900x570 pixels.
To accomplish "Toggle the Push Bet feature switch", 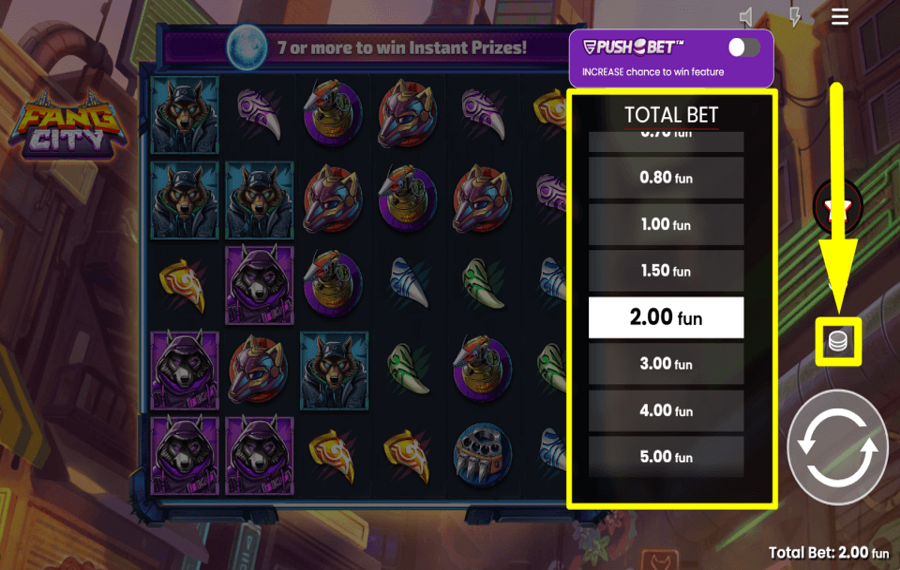I will tap(743, 47).
